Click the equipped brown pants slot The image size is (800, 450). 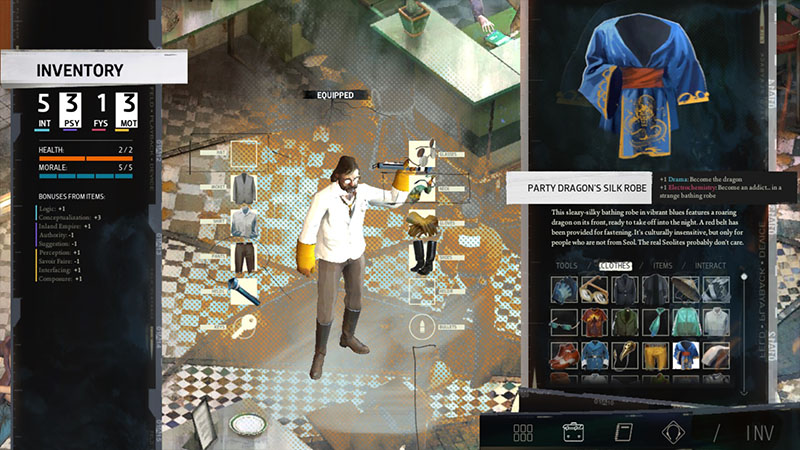click(246, 257)
